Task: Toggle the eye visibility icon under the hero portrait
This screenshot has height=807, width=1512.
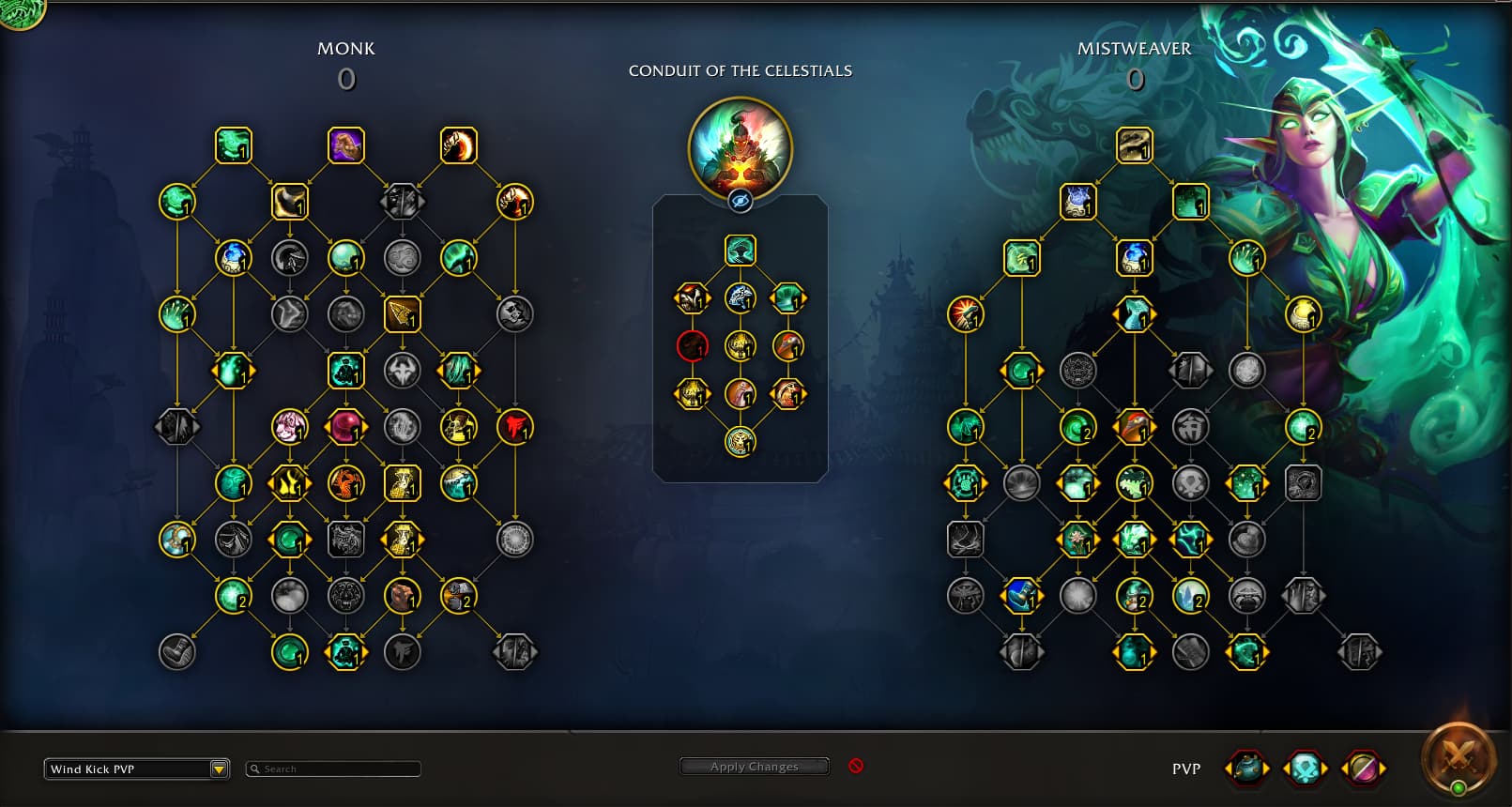Action: [741, 201]
